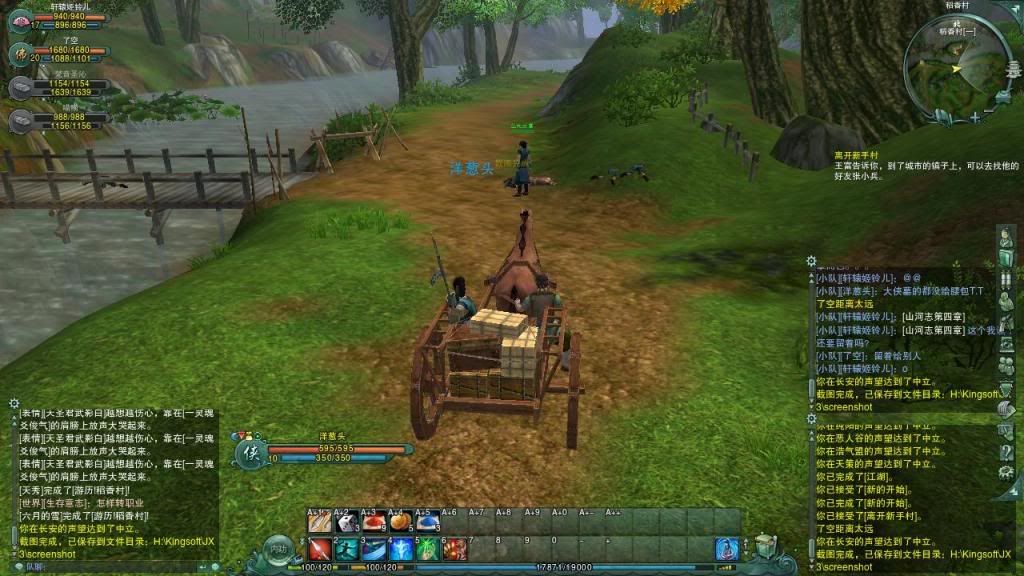Activate the glowing blue figure skill
The image size is (1024, 576).
401,549
